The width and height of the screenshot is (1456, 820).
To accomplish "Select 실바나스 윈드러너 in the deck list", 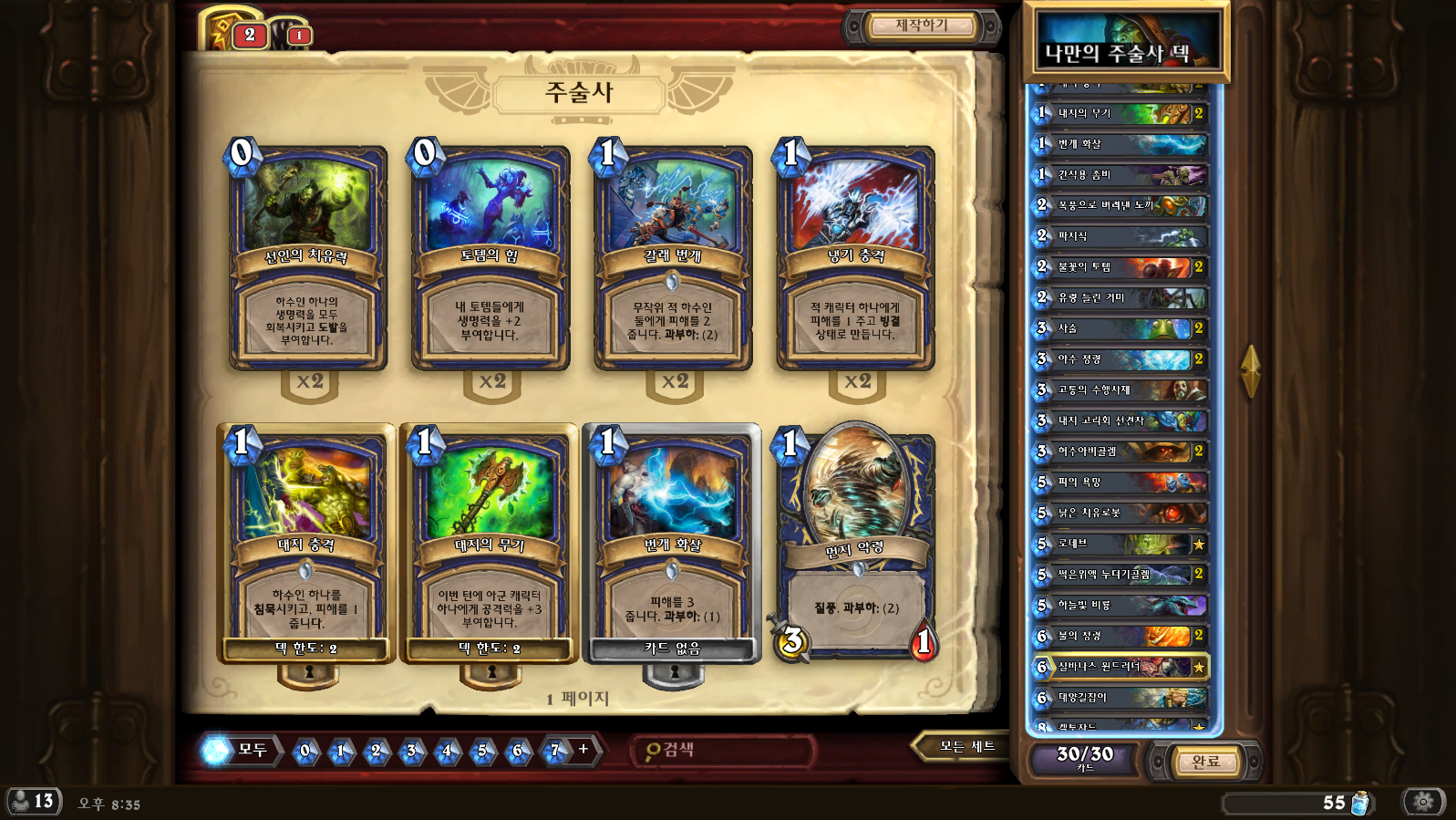I will (1121, 667).
